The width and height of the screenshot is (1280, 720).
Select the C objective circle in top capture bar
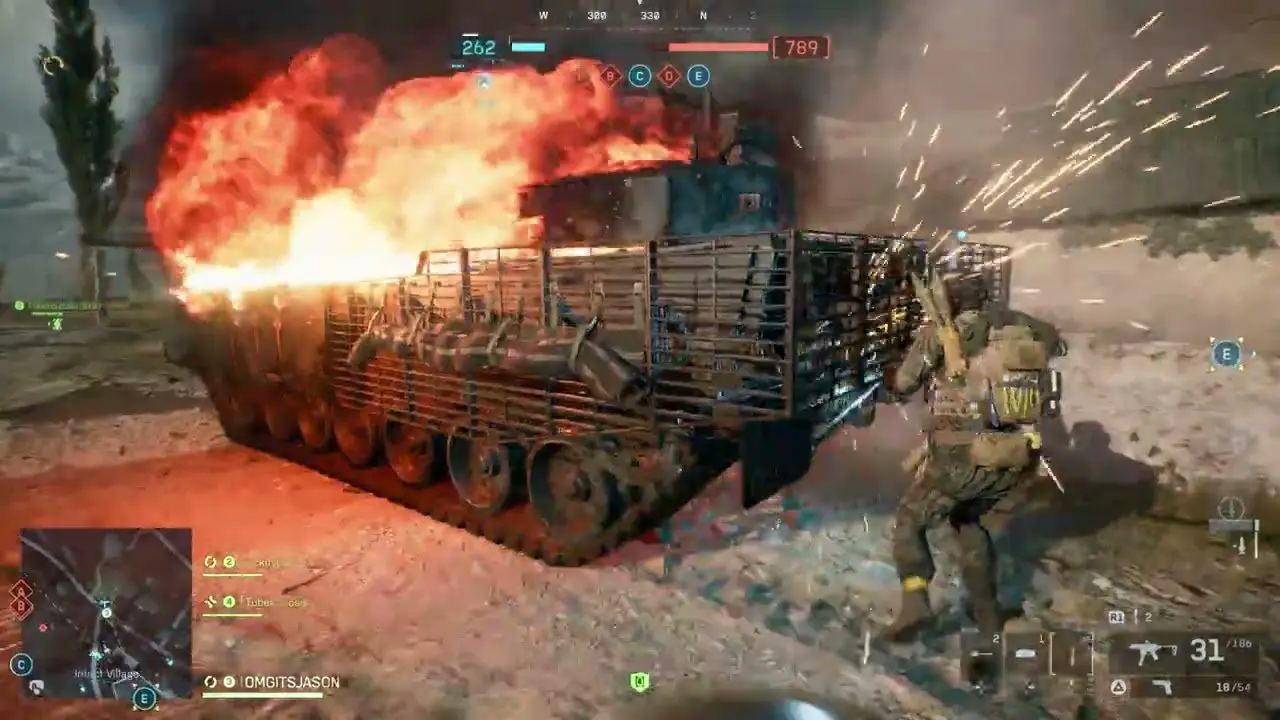click(x=639, y=76)
